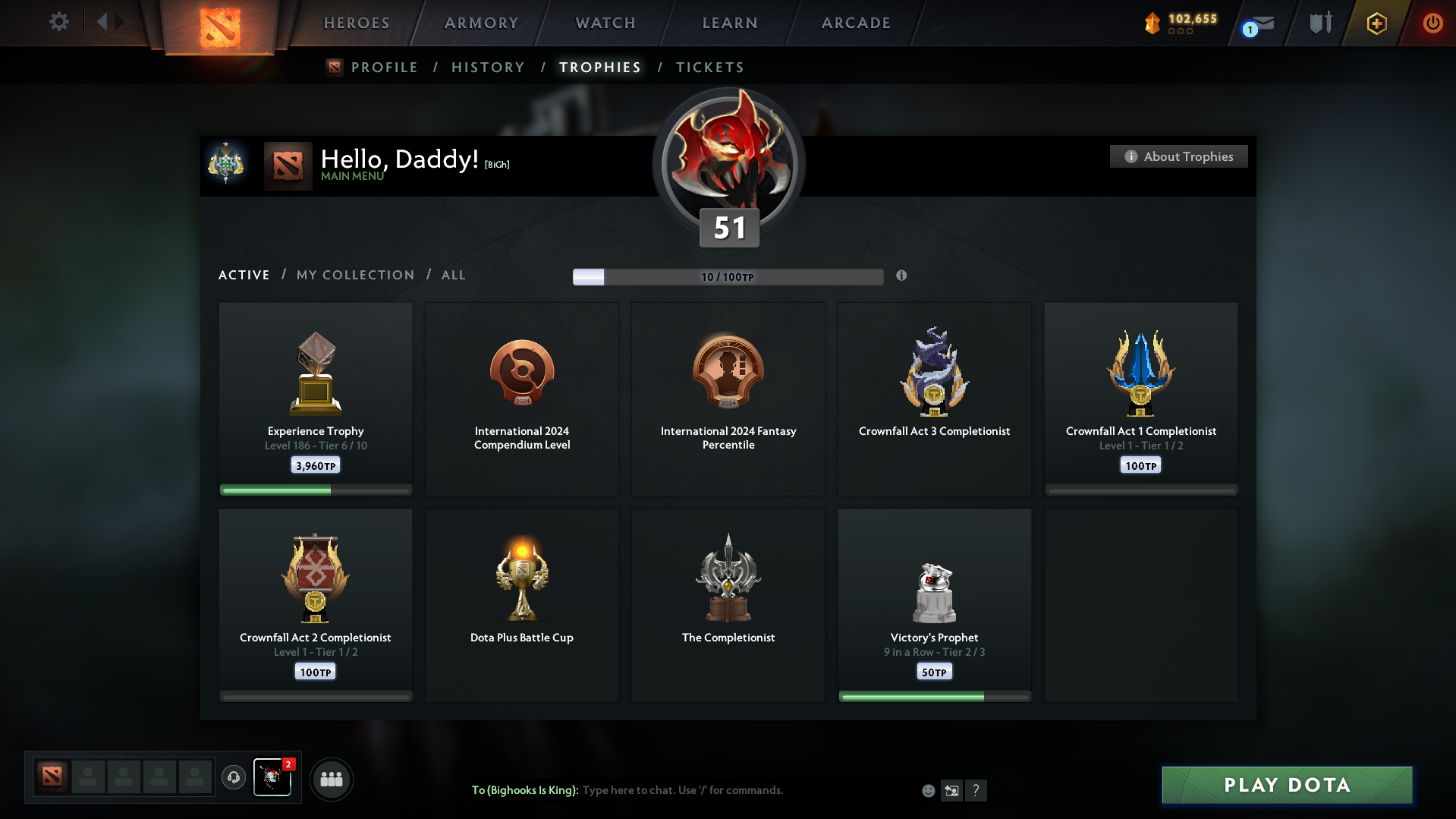Click the chat pop-out icon near the emoticon button
1456x819 pixels.
tap(952, 790)
